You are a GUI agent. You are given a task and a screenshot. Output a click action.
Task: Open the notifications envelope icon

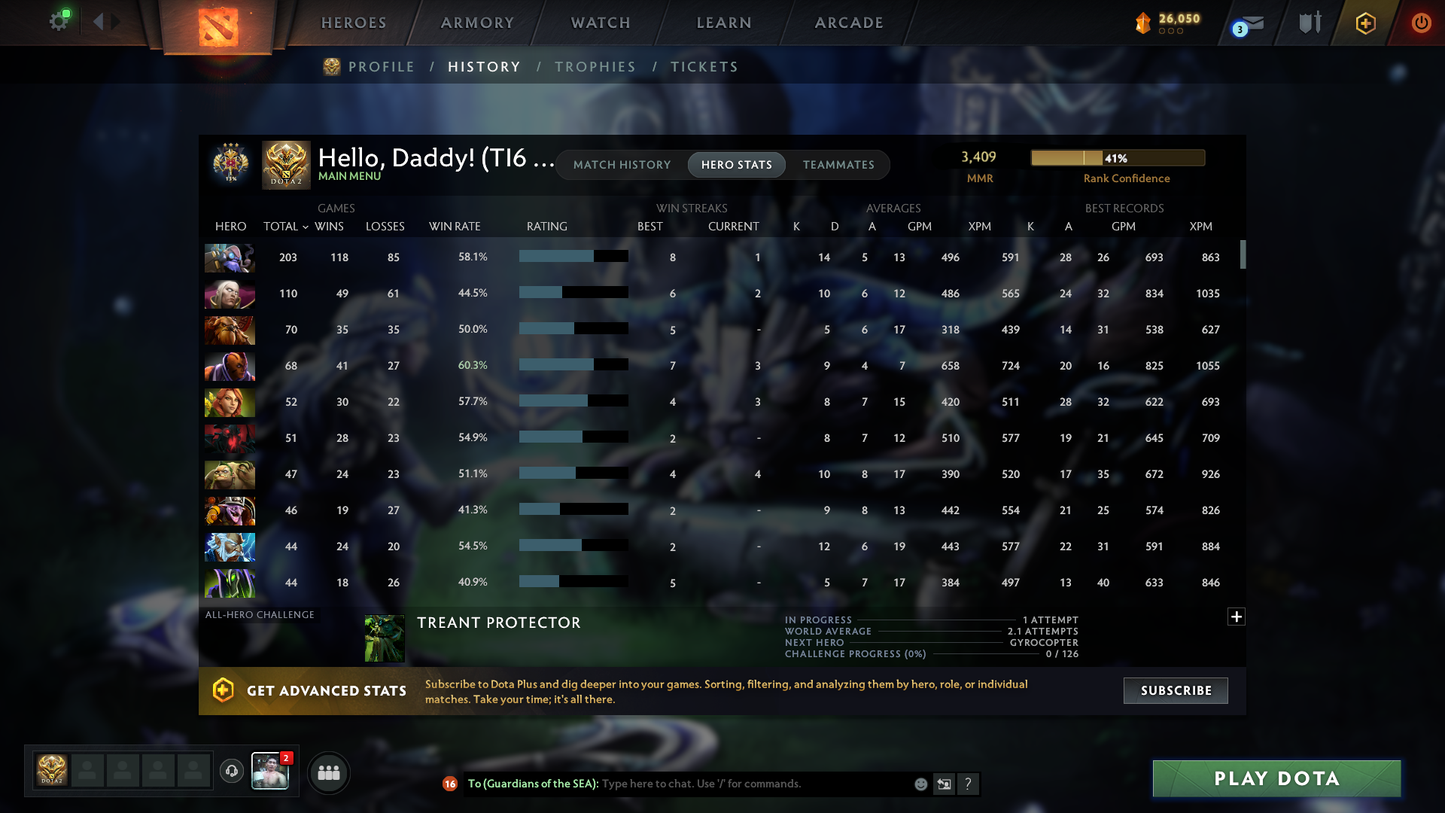click(x=1253, y=22)
